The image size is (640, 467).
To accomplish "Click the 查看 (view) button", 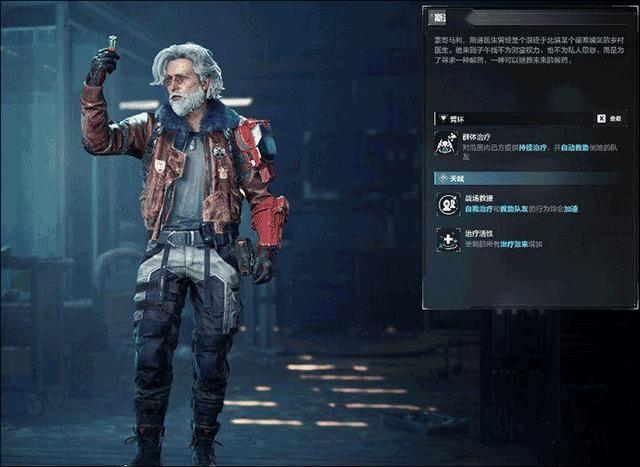I will 608,117.
